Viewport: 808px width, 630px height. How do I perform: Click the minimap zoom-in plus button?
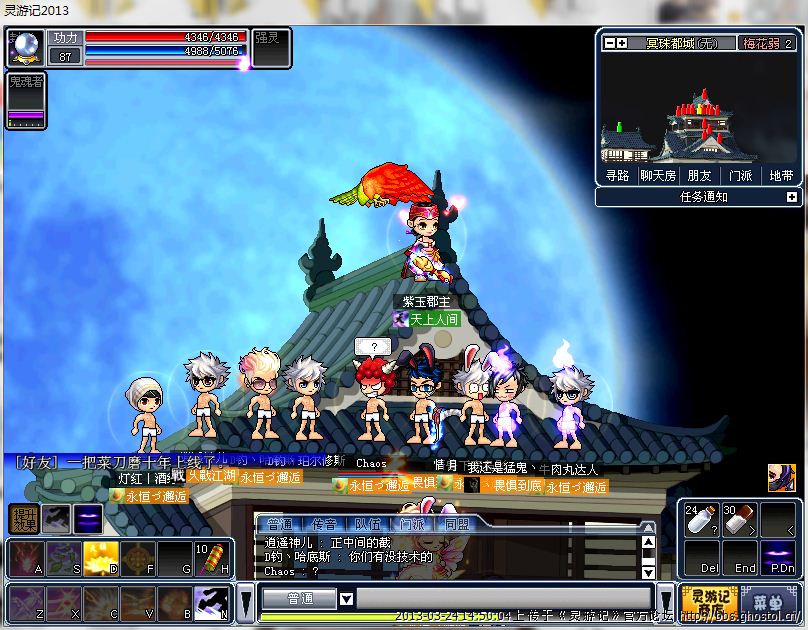tap(621, 43)
